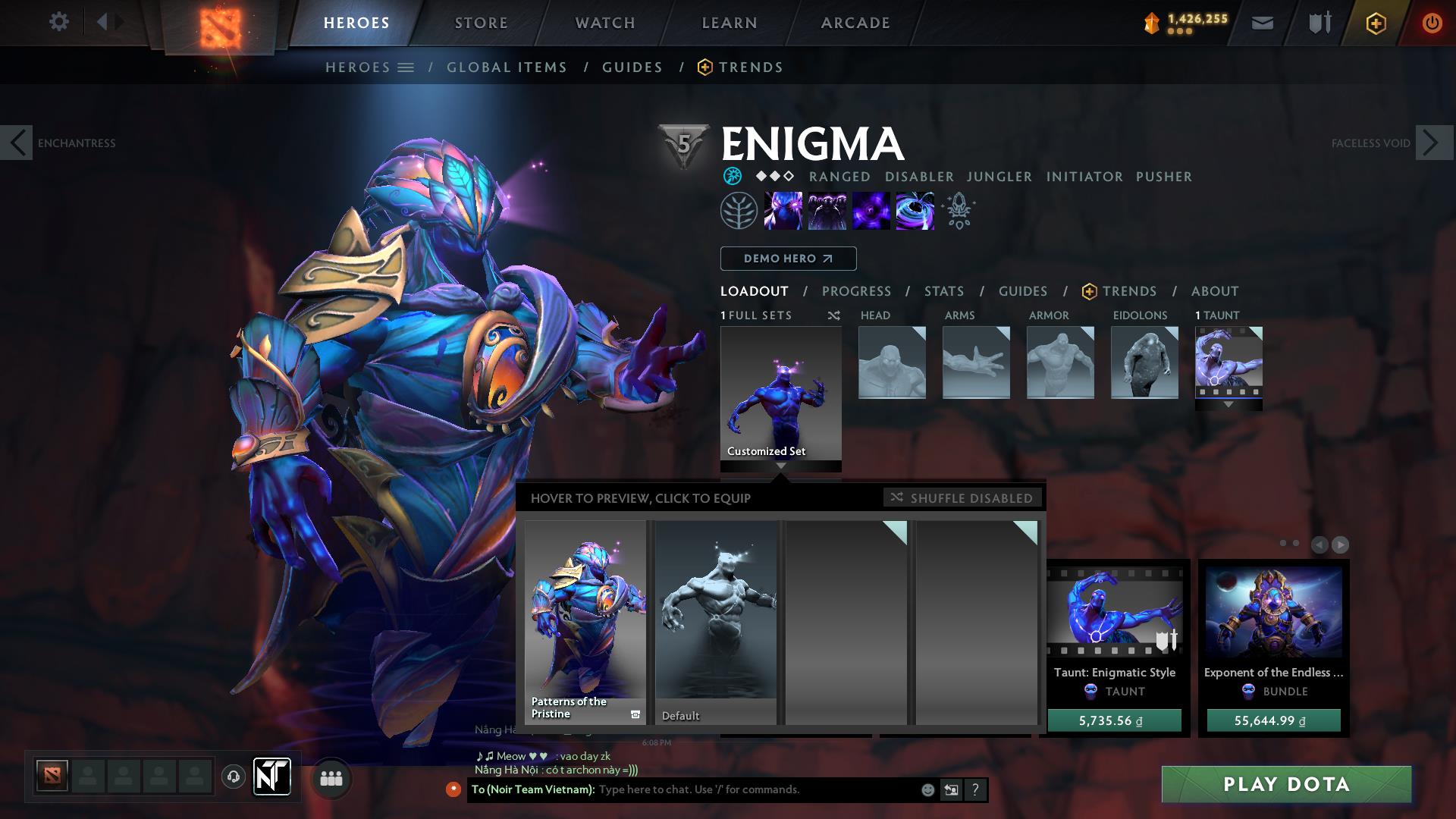Toggle voice chat with the headset icon
The width and height of the screenshot is (1456, 819).
pyautogui.click(x=233, y=777)
